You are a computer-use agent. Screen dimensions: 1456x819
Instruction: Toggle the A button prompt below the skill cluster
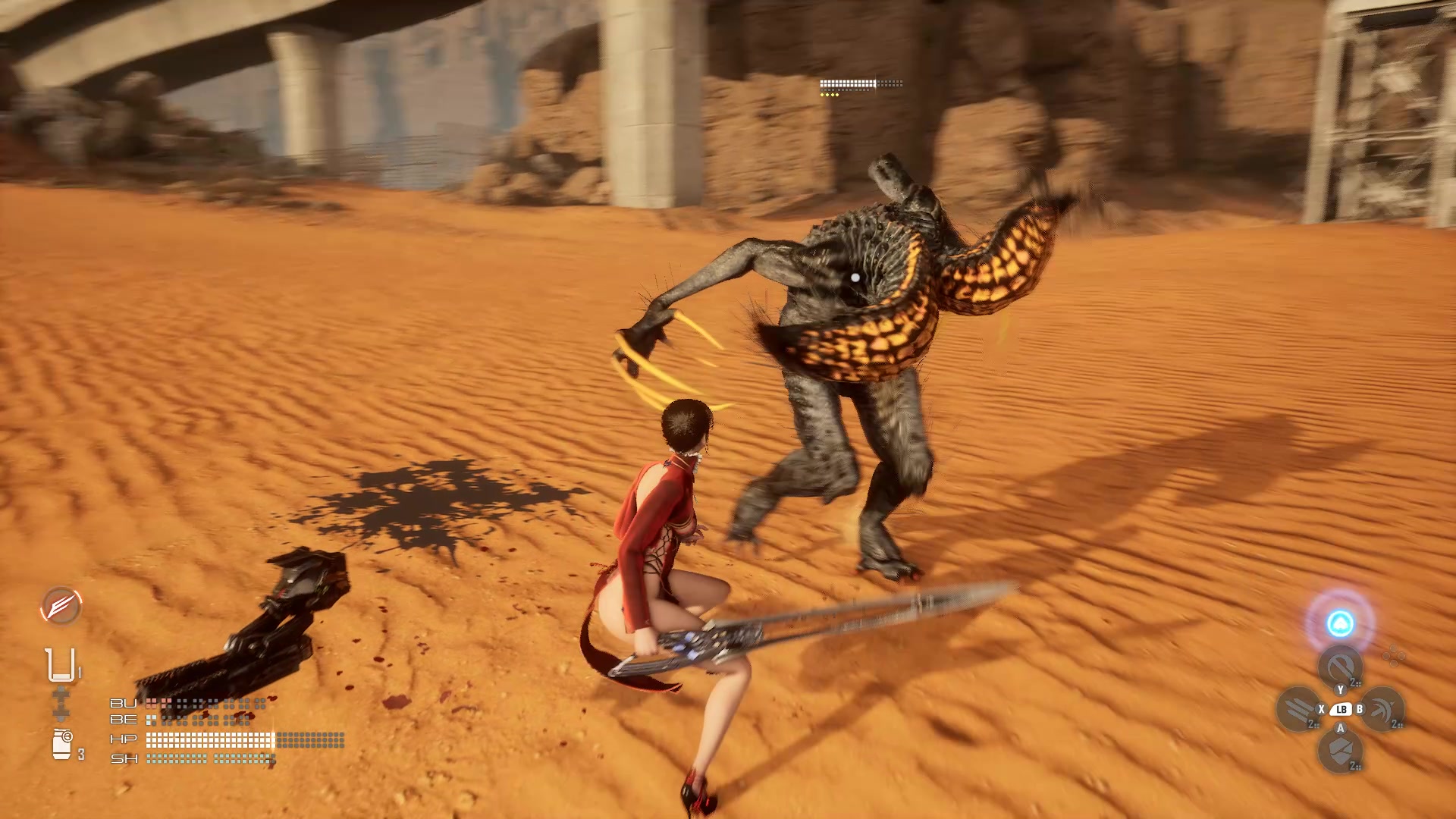tap(1341, 728)
